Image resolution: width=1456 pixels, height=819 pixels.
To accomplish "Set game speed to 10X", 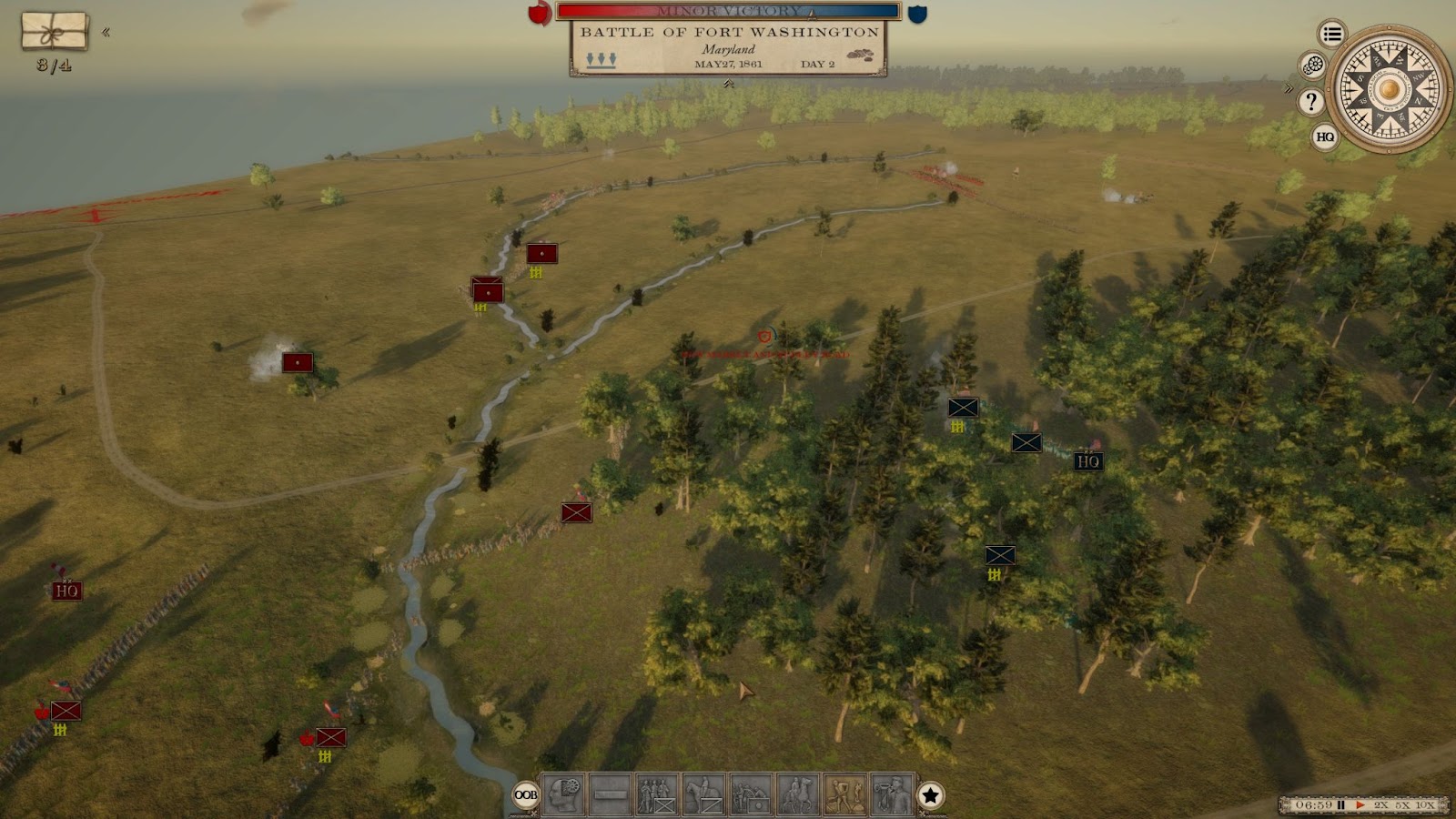I will click(x=1425, y=805).
